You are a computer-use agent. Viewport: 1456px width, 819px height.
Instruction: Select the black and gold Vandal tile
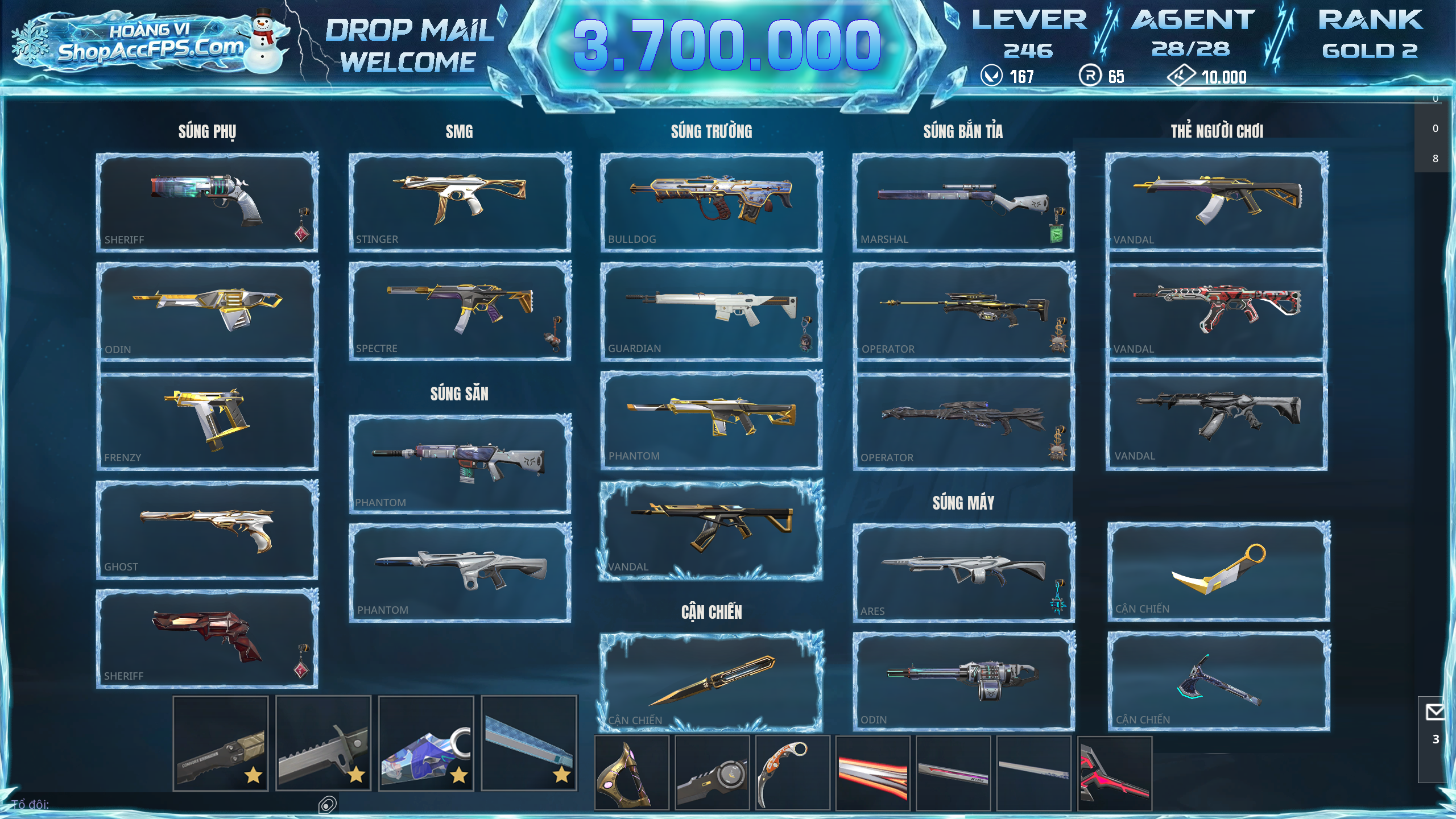point(711,530)
